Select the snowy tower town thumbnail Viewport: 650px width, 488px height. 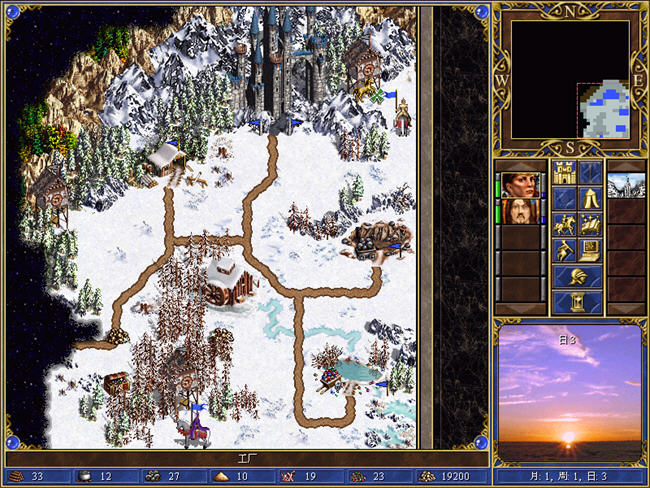[x=627, y=186]
